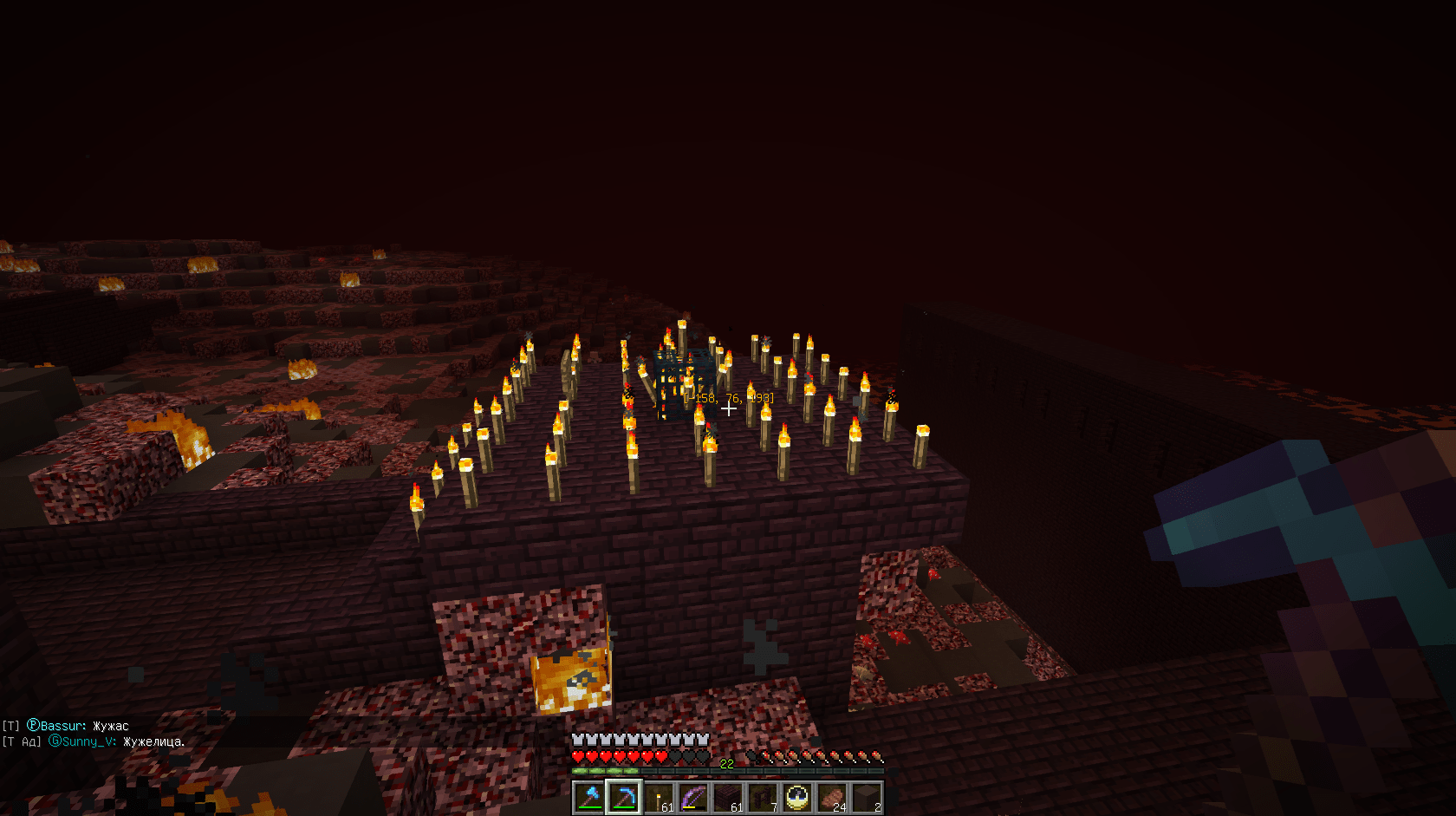1456x816 pixels.
Task: Choose the cooked meat stack of 24
Action: 832,798
